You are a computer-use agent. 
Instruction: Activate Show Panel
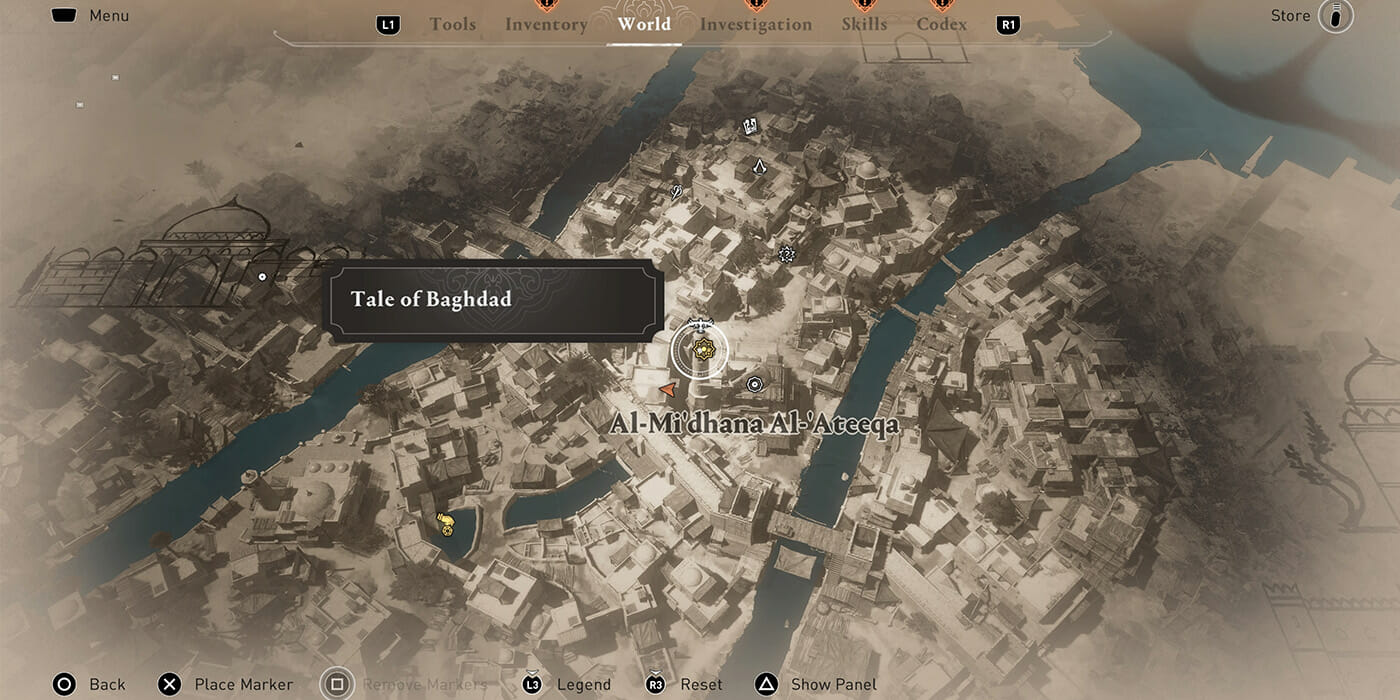click(x=818, y=685)
